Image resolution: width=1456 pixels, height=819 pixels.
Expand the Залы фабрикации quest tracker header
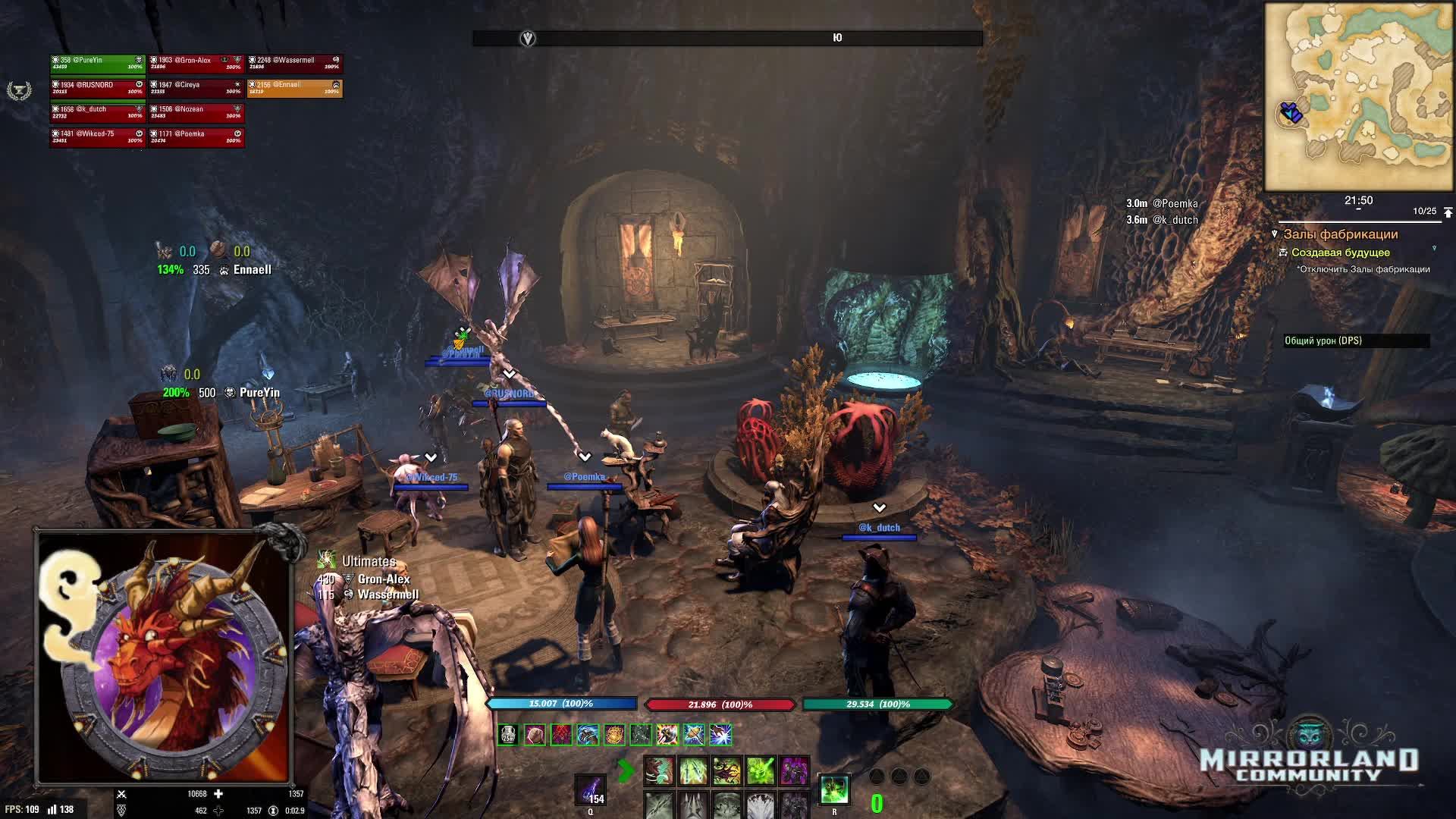(x=1340, y=234)
